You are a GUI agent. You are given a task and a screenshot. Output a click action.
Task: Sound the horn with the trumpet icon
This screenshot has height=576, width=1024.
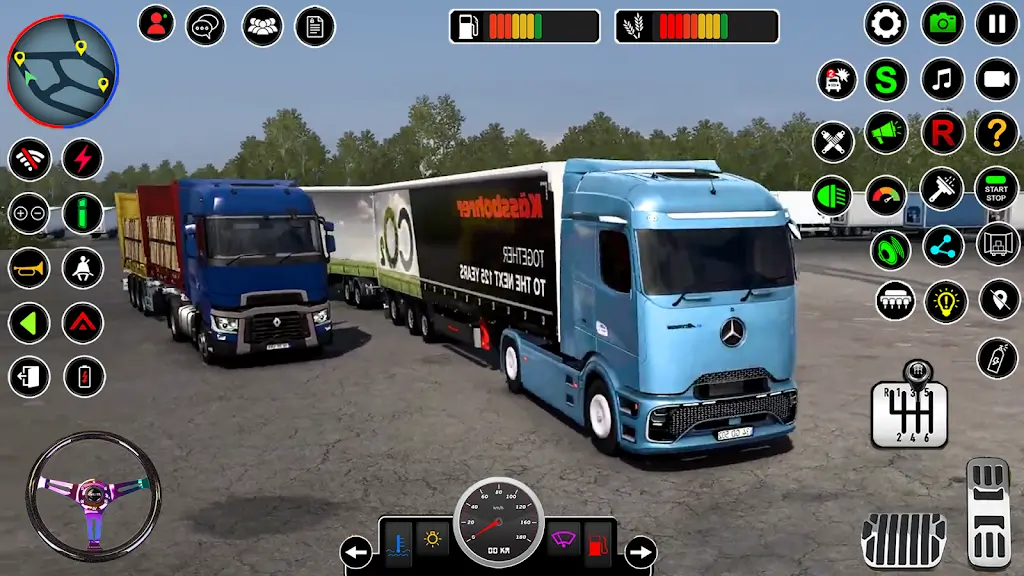(x=29, y=268)
